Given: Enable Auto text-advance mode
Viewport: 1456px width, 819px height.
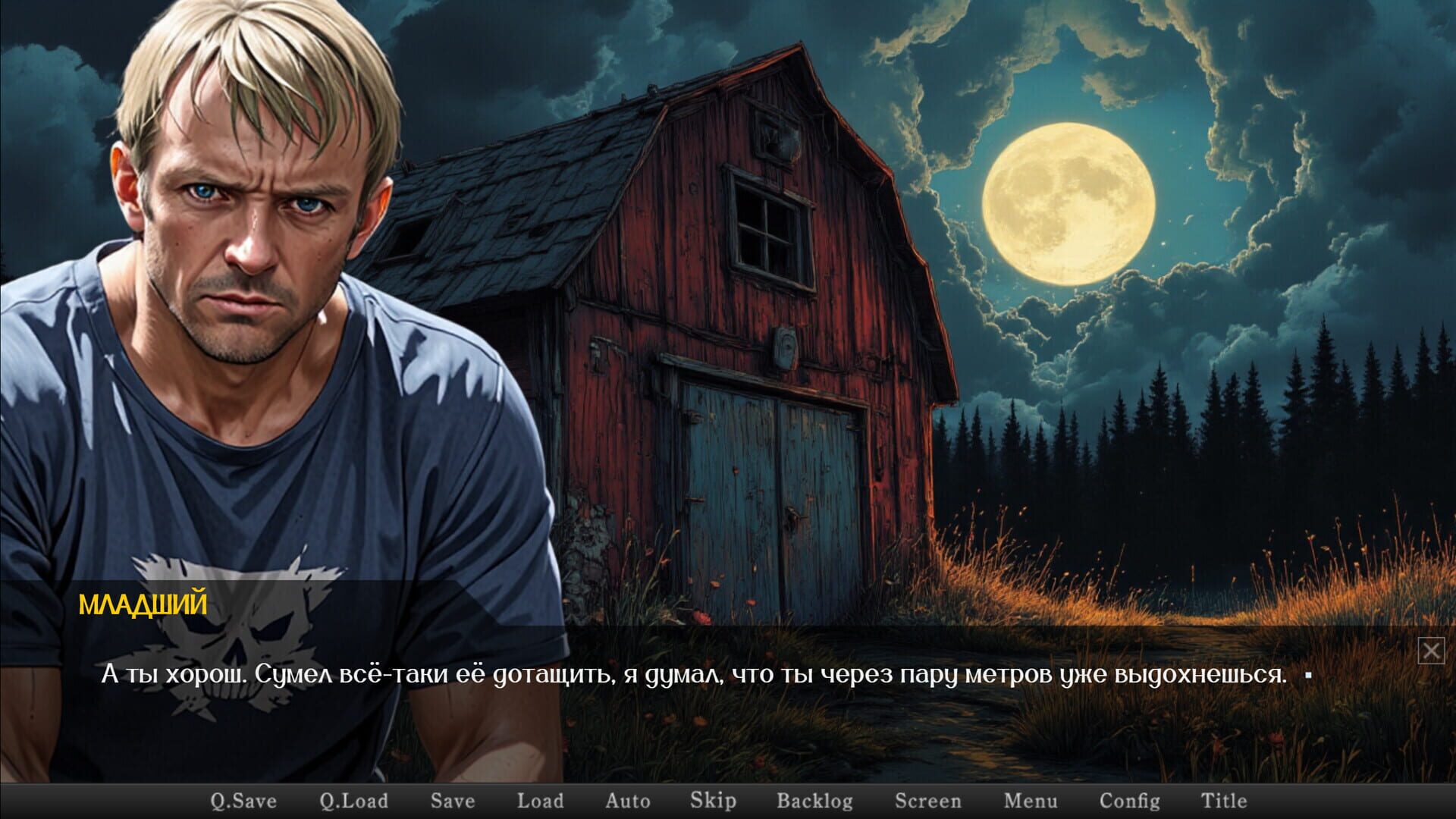Looking at the screenshot, I should [628, 800].
